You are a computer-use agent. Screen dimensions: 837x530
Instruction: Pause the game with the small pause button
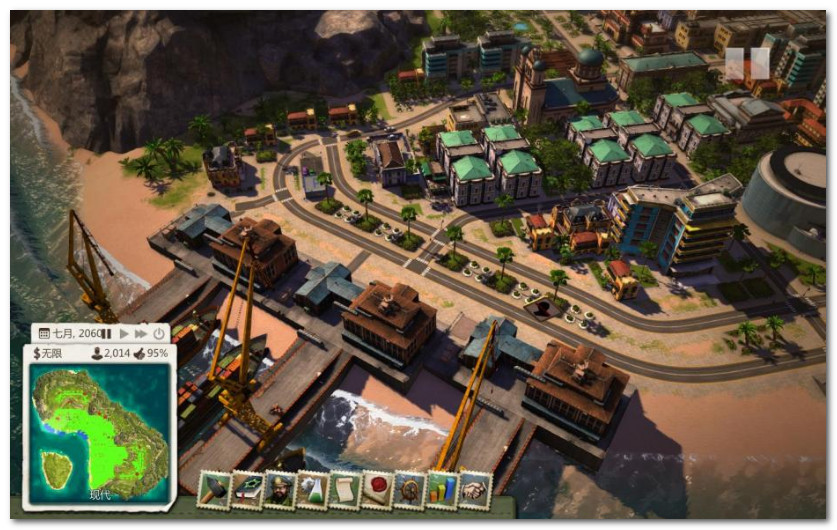click(x=109, y=333)
